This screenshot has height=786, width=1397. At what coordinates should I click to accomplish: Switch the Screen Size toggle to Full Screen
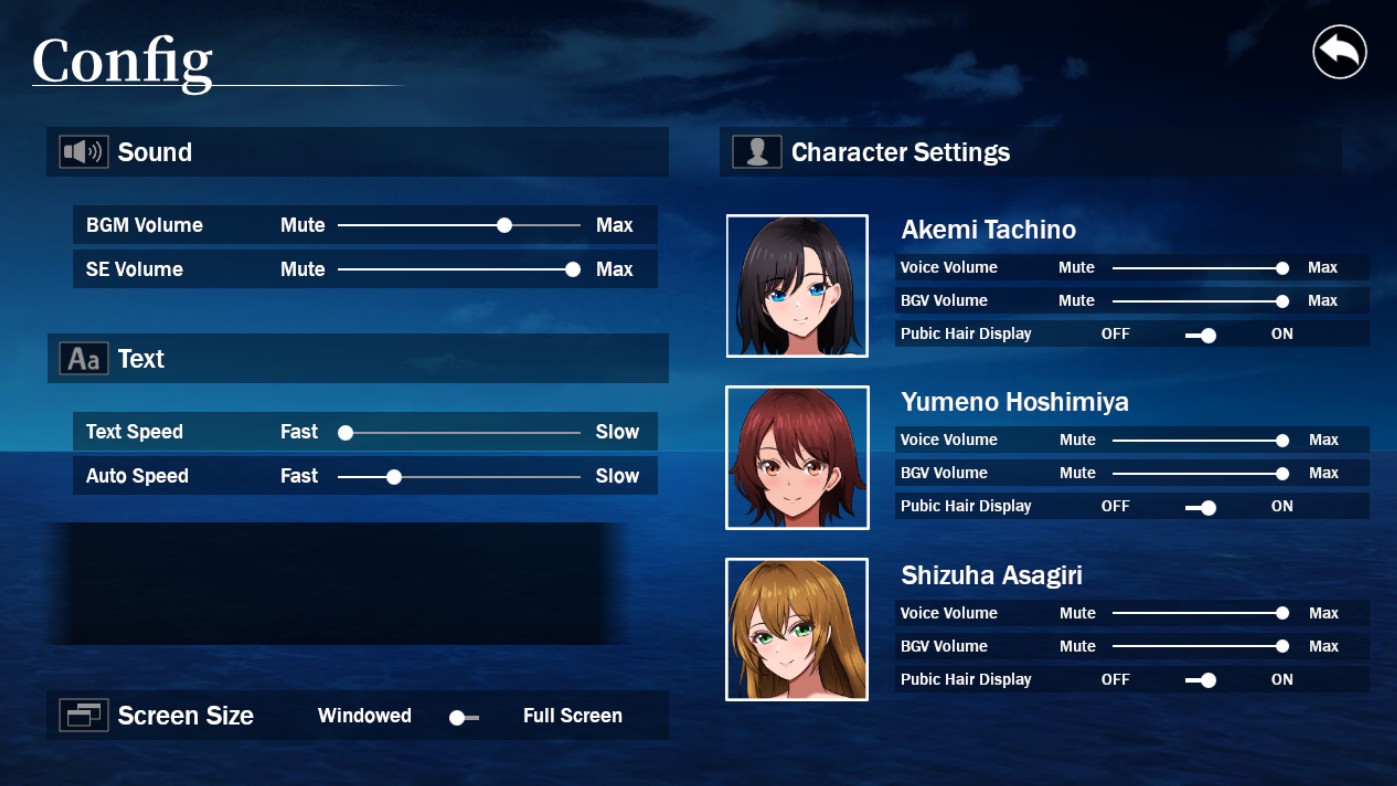462,716
